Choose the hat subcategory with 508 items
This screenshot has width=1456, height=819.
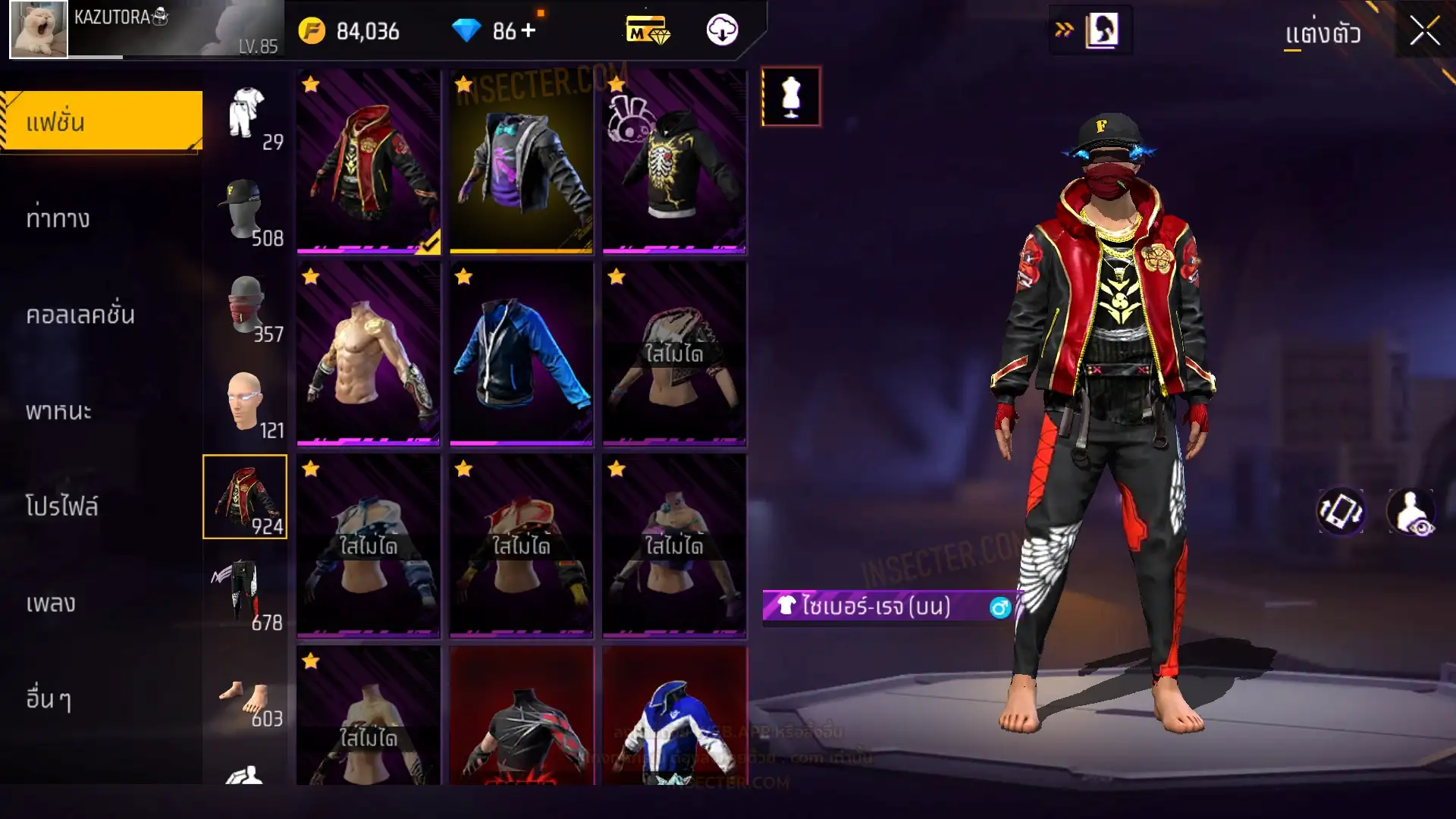tap(246, 211)
